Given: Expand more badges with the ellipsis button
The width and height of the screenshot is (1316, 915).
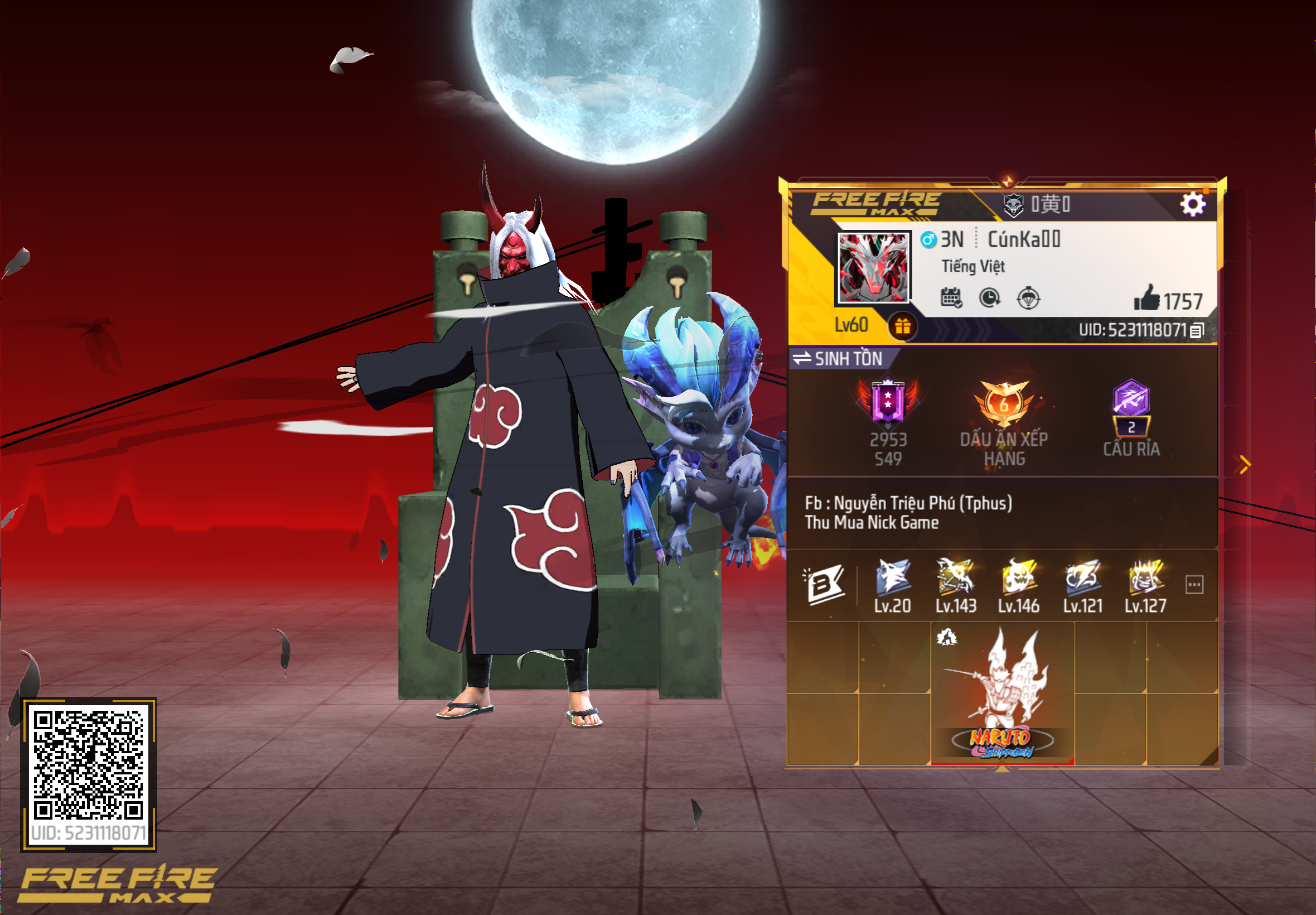Looking at the screenshot, I should [1194, 584].
